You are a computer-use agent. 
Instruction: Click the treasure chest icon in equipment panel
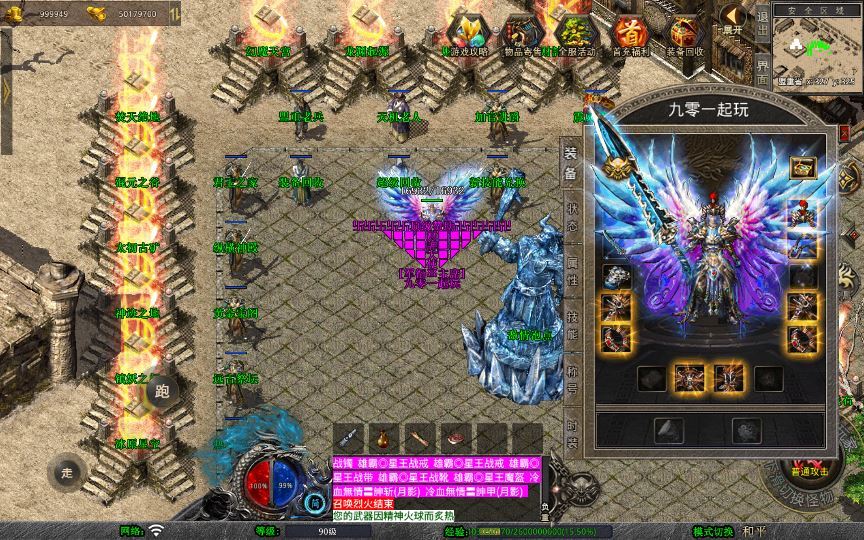pyautogui.click(x=801, y=169)
